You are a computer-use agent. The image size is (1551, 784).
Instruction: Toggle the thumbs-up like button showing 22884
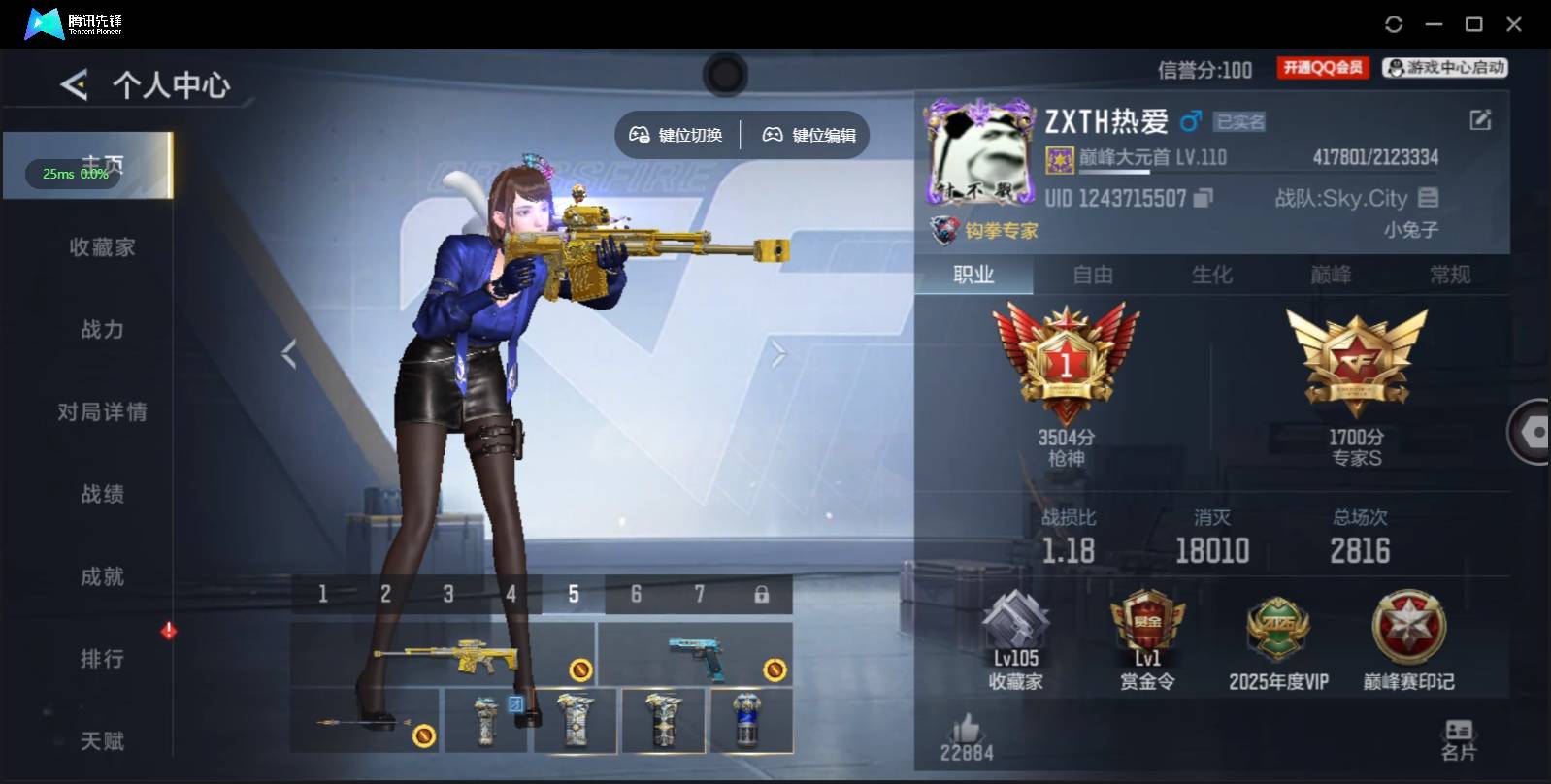click(x=966, y=730)
